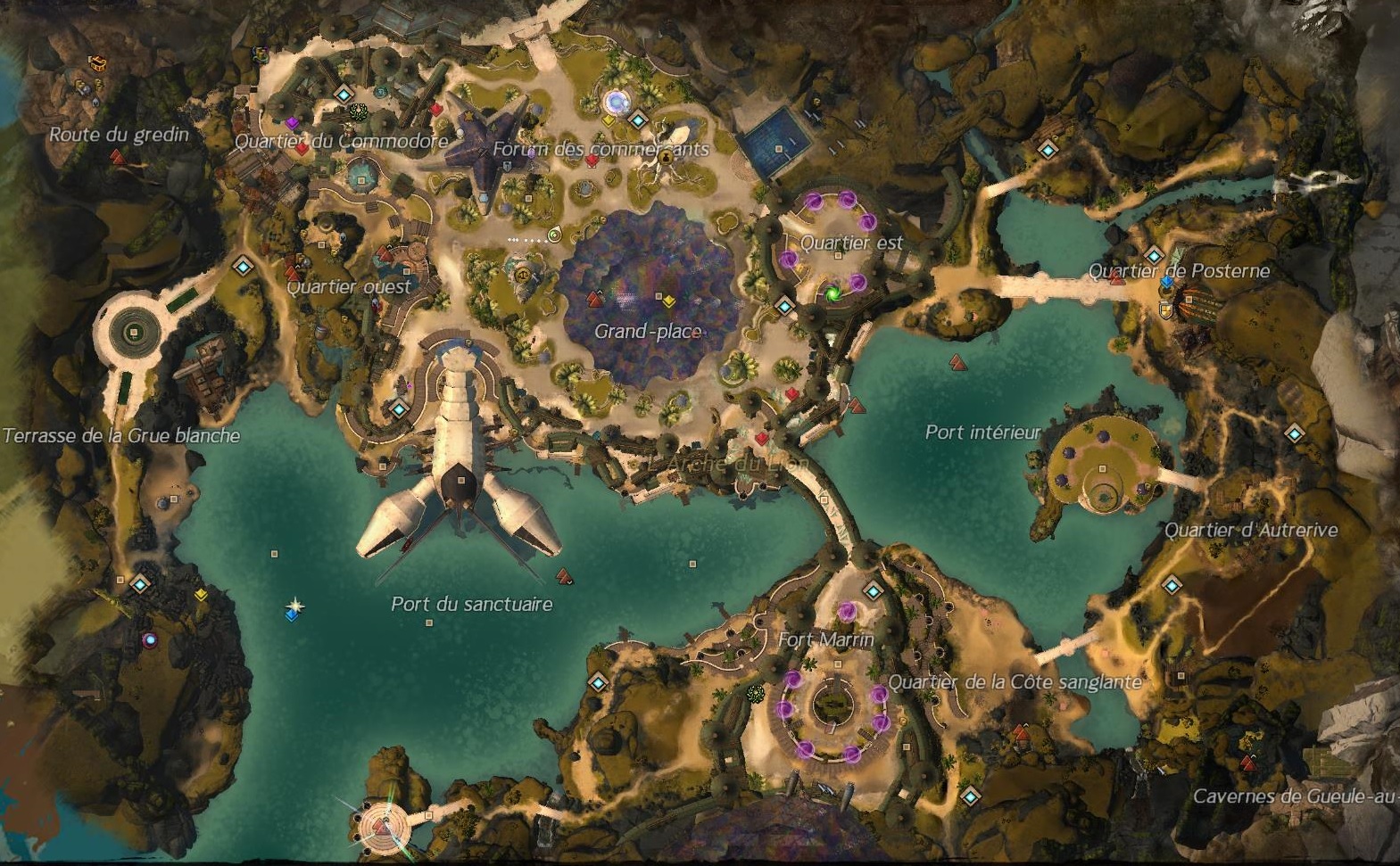
Task: Click the laurel wreath icon in Quartier du Commodore
Action: click(x=358, y=111)
